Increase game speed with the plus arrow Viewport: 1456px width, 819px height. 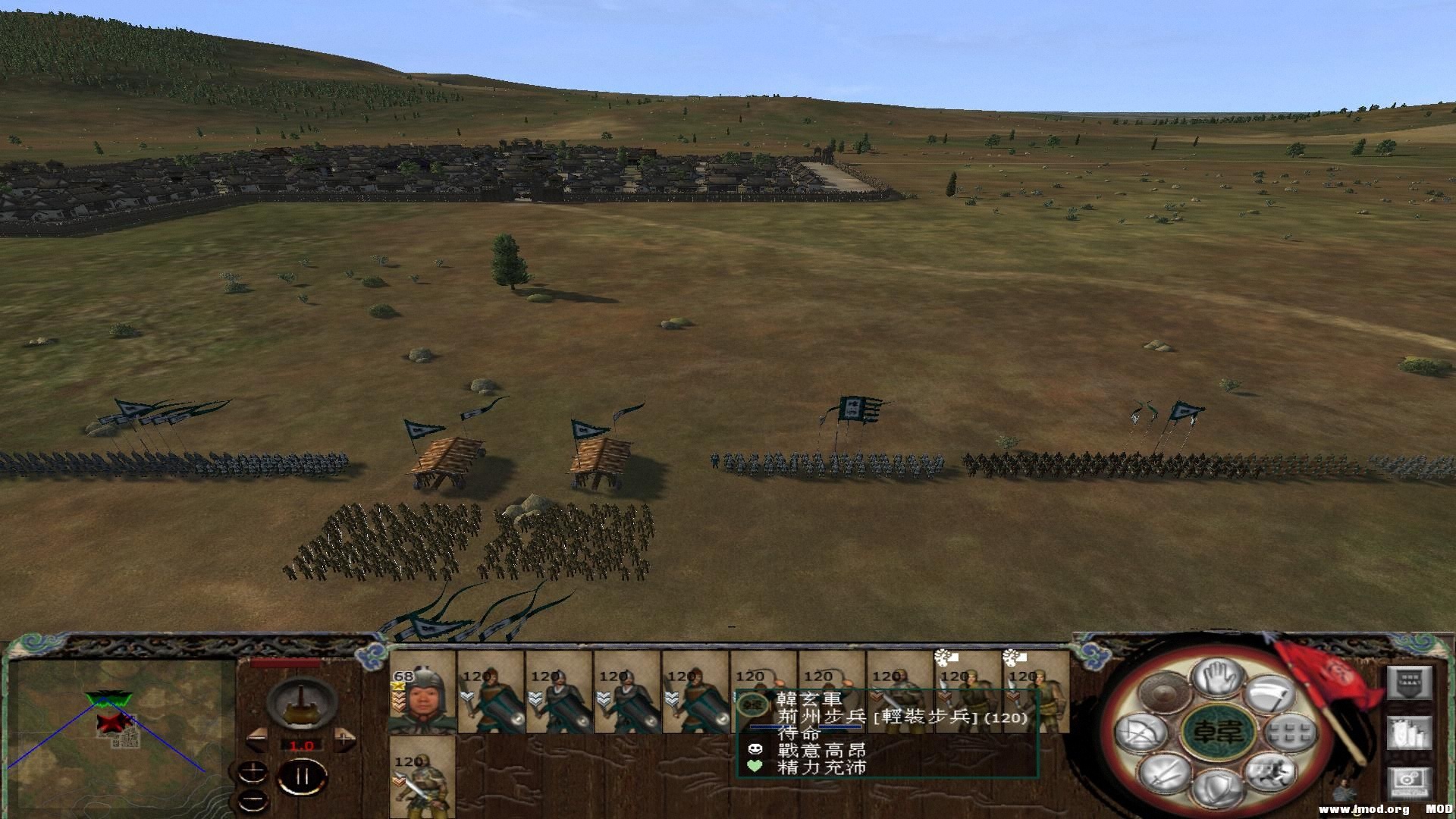[344, 739]
